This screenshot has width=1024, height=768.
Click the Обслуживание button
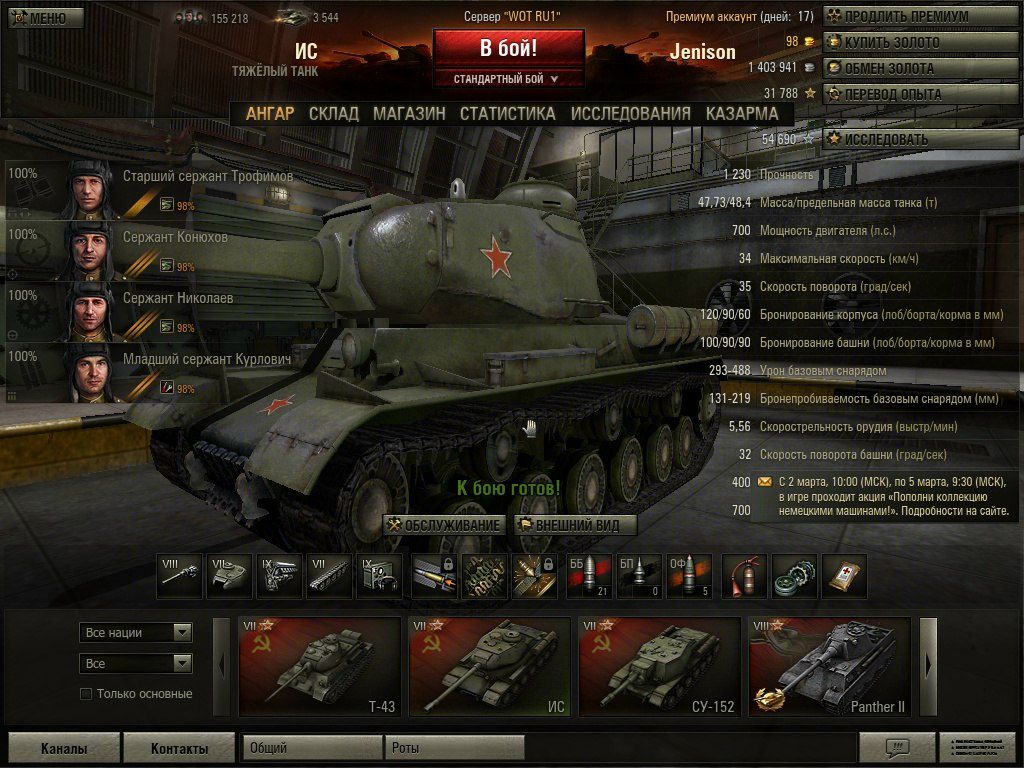click(x=444, y=525)
